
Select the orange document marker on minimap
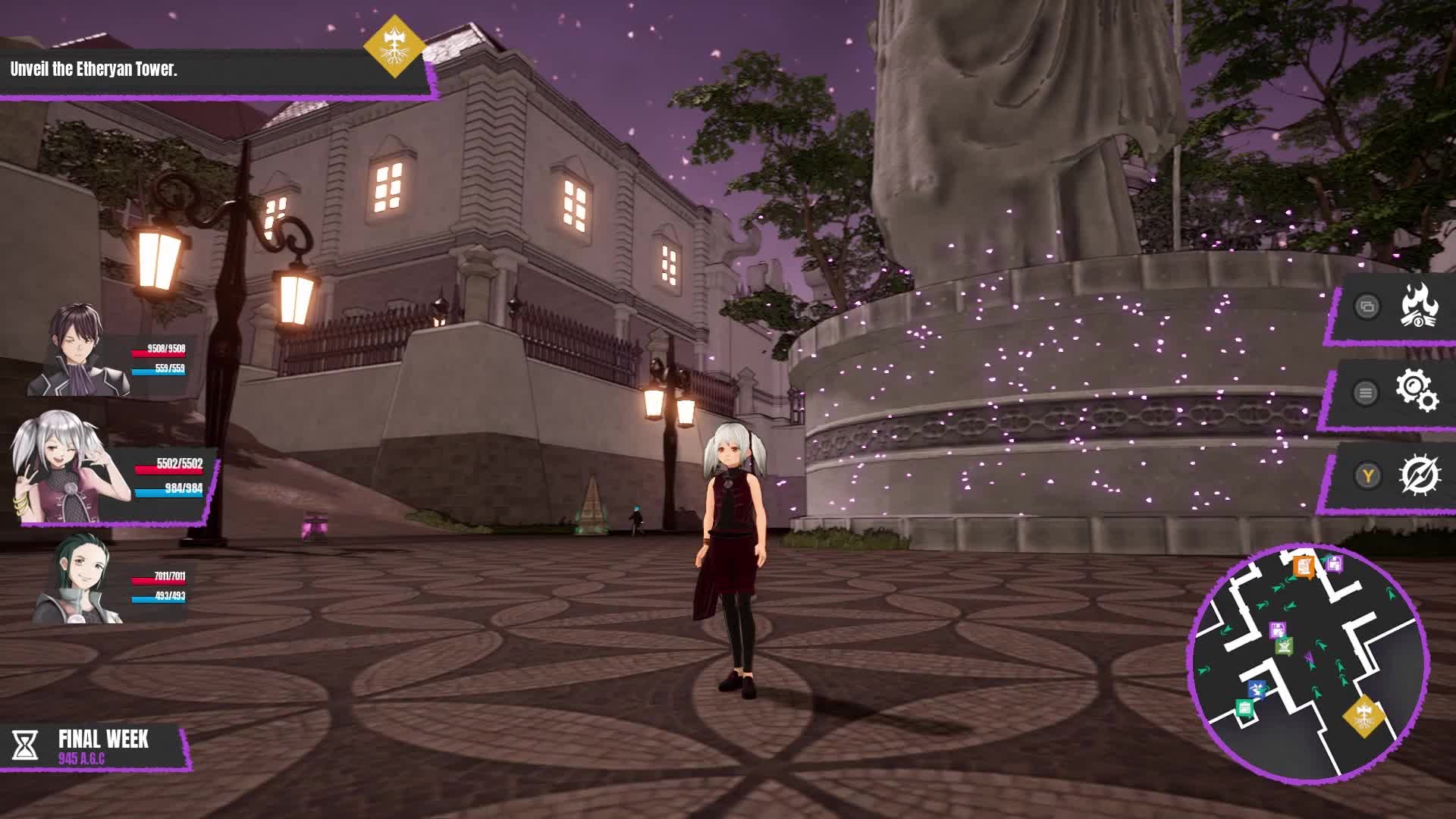click(x=1304, y=566)
